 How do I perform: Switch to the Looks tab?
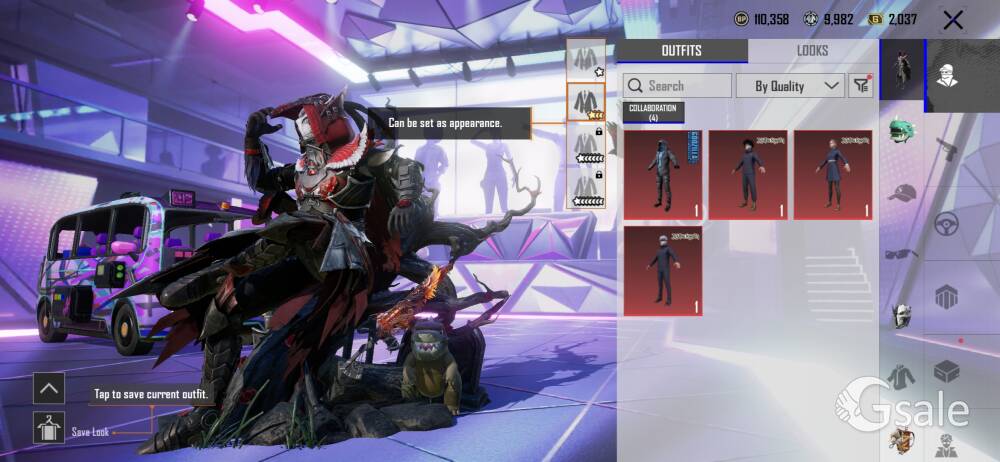(812, 51)
